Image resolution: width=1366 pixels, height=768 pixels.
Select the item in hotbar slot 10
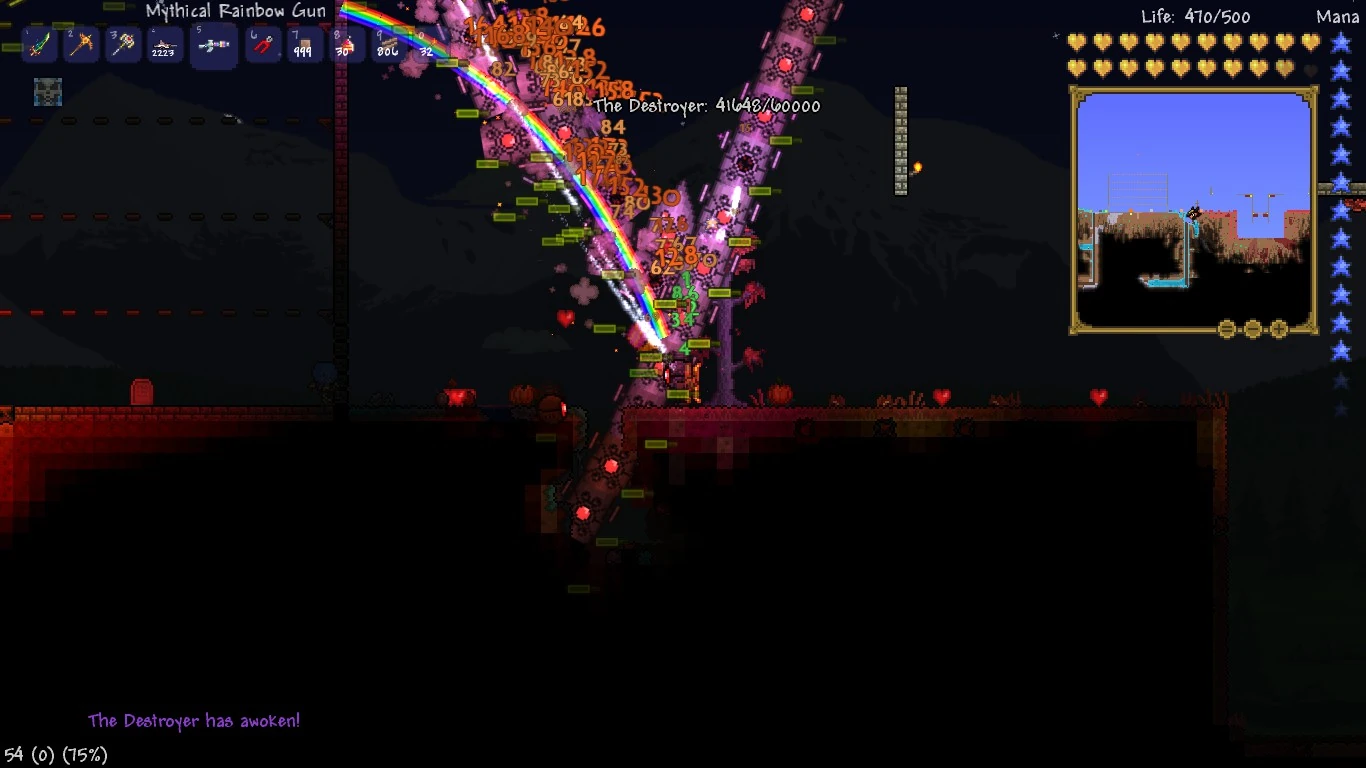click(x=427, y=44)
